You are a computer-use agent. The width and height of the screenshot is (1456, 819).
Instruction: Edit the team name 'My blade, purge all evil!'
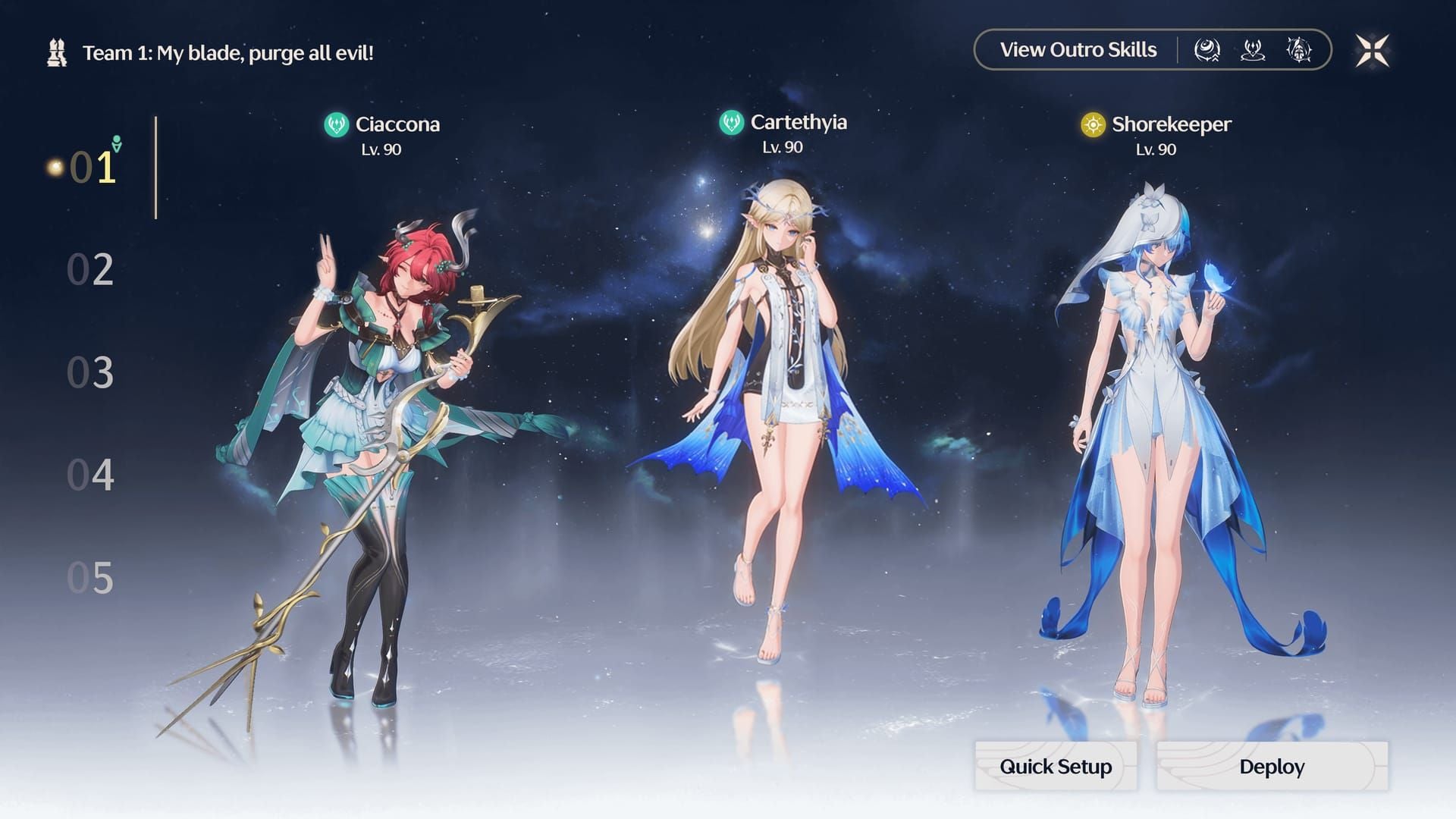click(227, 53)
